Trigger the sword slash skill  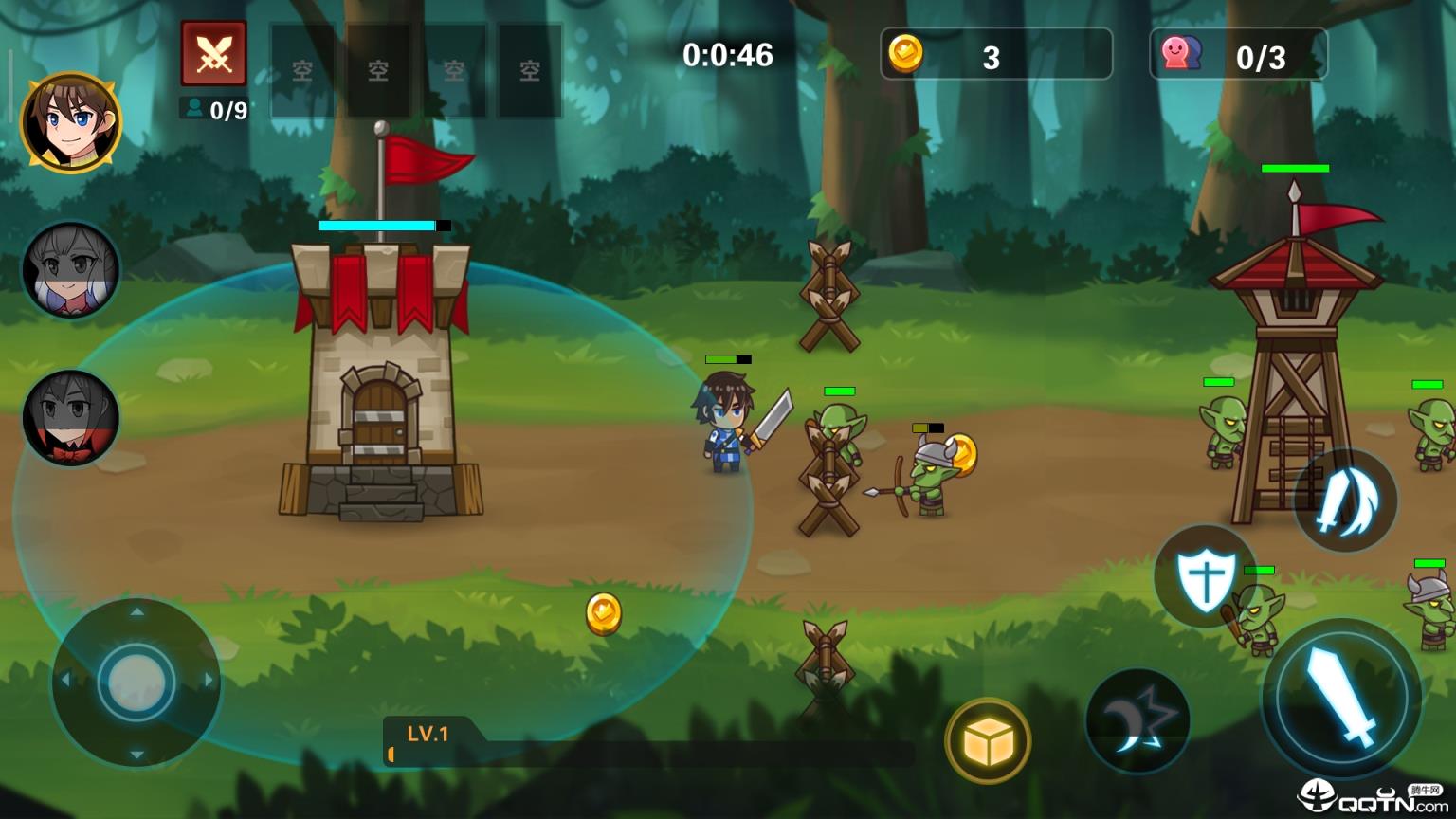[1345, 500]
